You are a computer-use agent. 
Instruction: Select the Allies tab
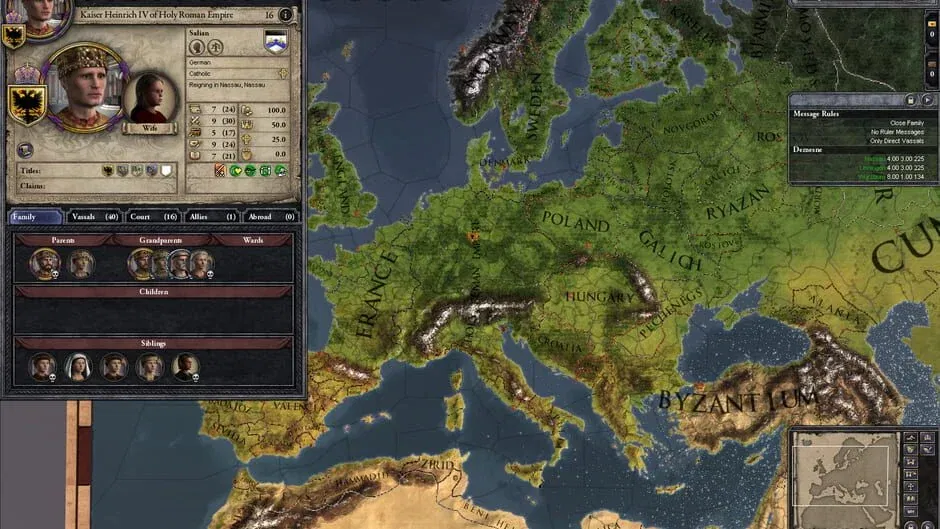[x=211, y=216]
